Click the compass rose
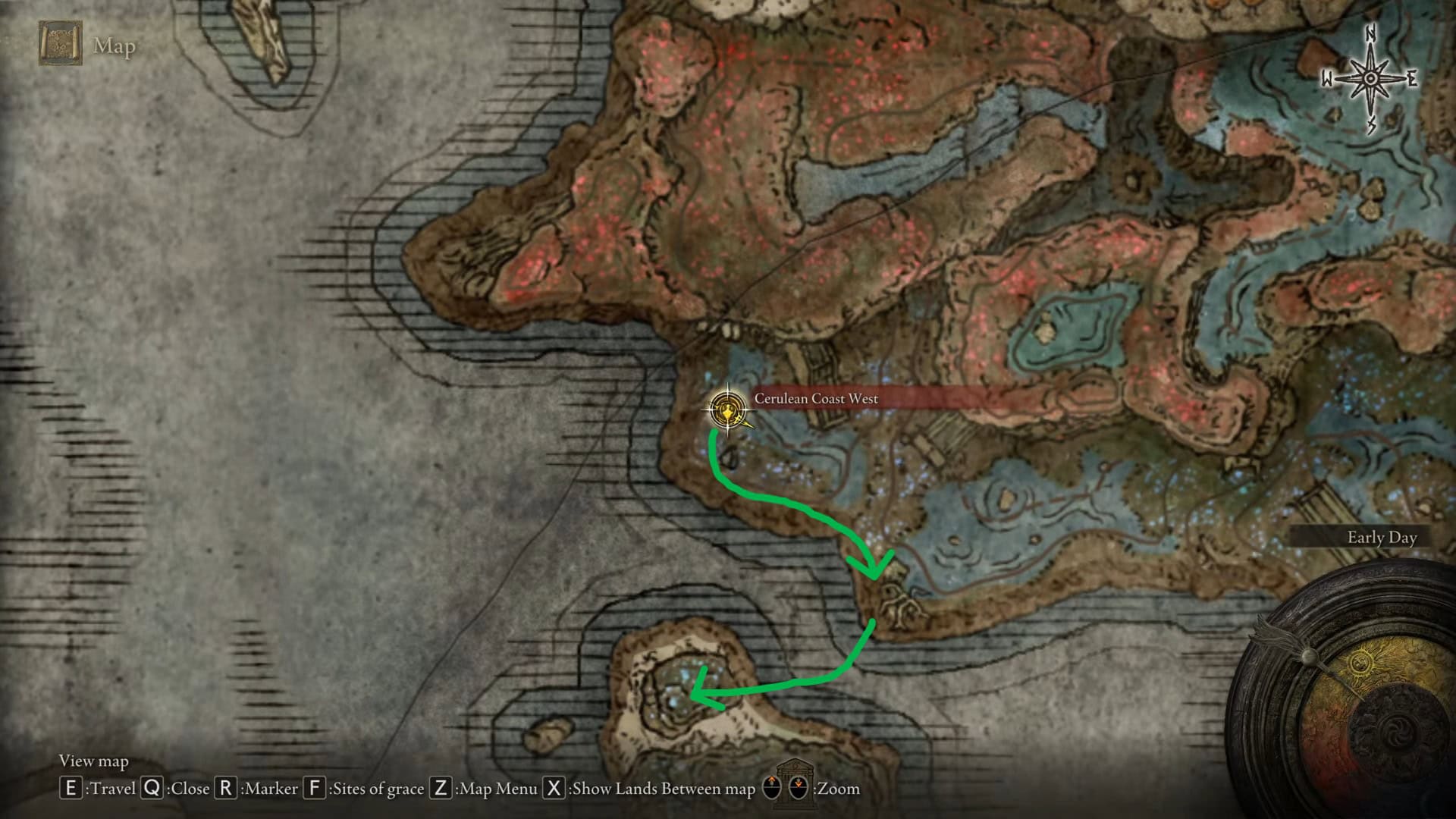1456x819 pixels. 1370,80
